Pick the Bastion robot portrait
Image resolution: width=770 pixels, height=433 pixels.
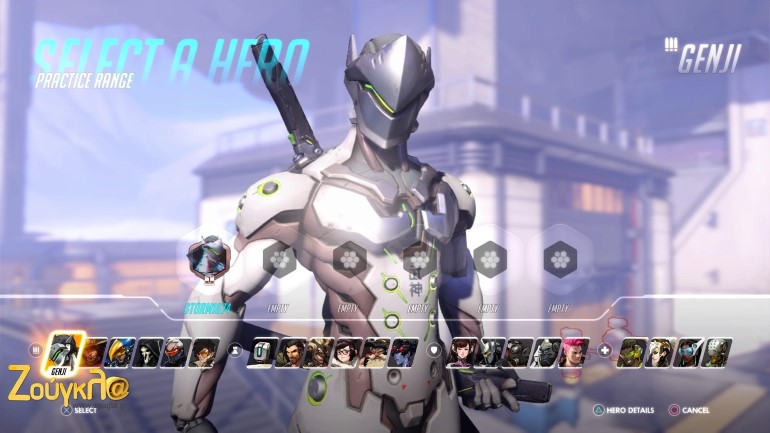[x=262, y=351]
